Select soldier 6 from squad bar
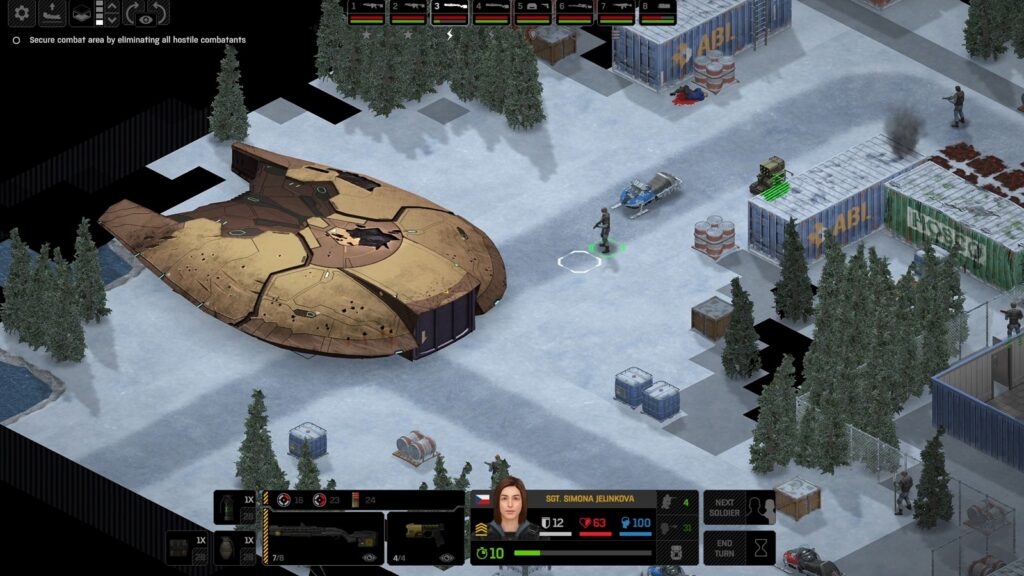This screenshot has width=1024, height=576. point(575,12)
